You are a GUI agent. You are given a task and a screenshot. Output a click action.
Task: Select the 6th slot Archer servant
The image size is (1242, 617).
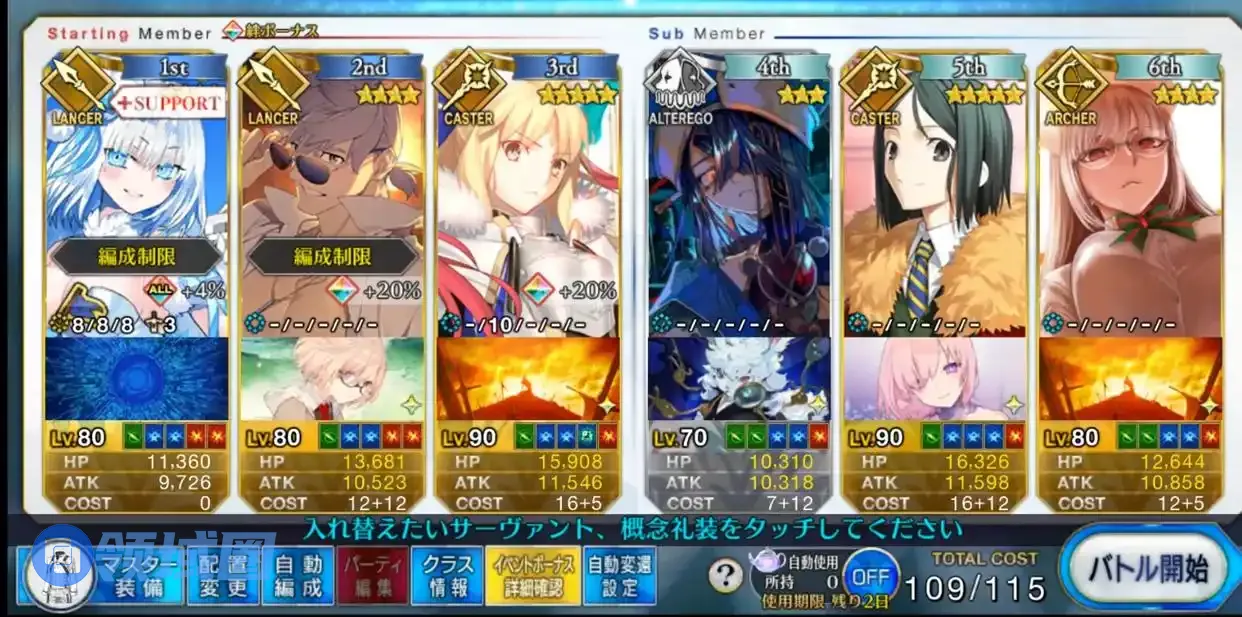click(x=1130, y=190)
